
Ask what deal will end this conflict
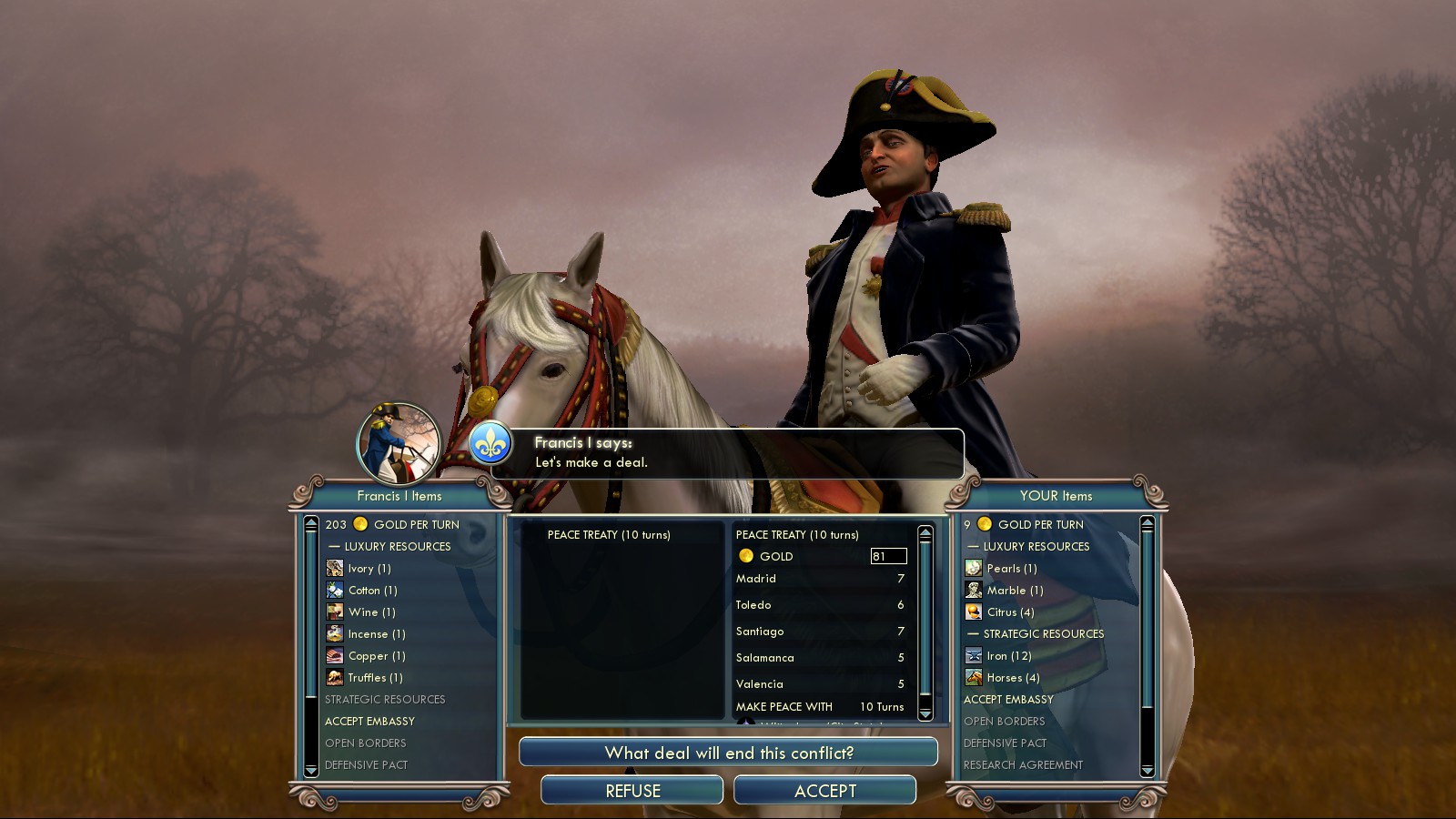click(x=728, y=753)
